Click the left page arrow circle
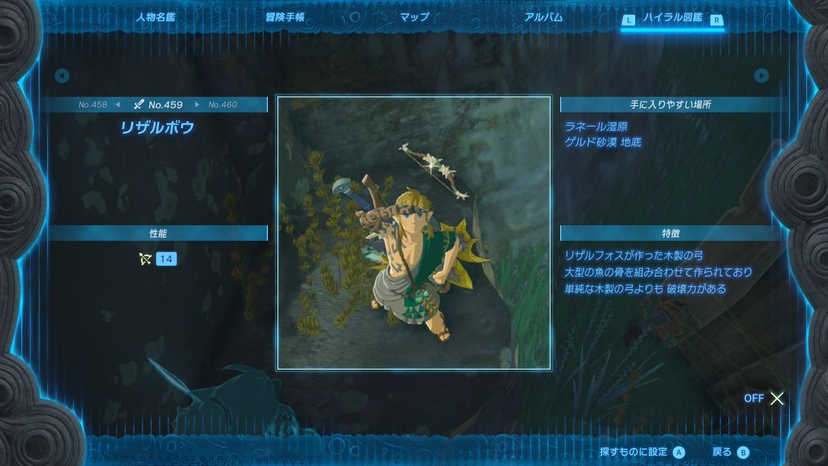Viewport: 828px width, 466px height. click(62, 75)
